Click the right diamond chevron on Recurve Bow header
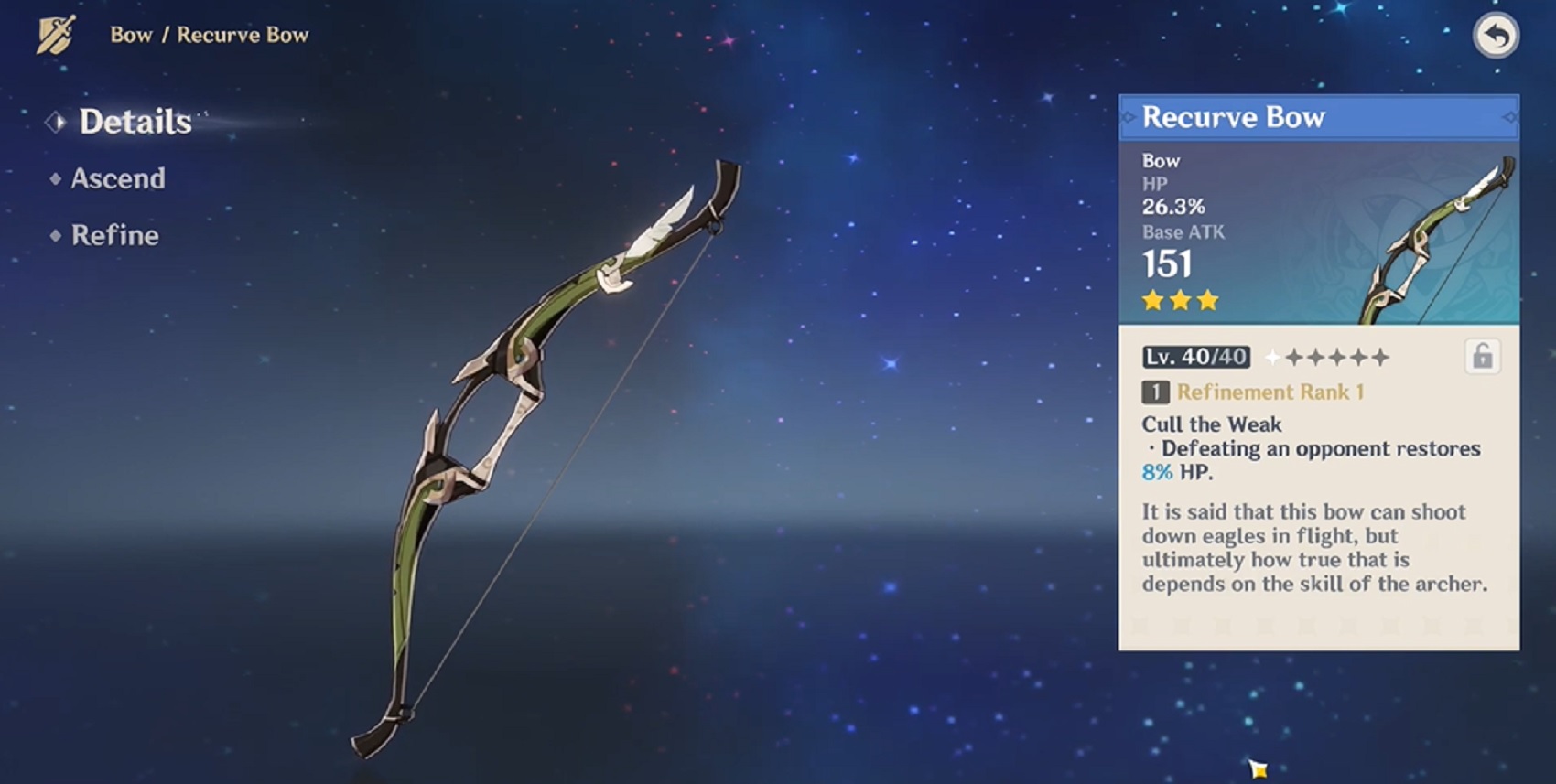Viewport: 1556px width, 784px height. 1511,116
